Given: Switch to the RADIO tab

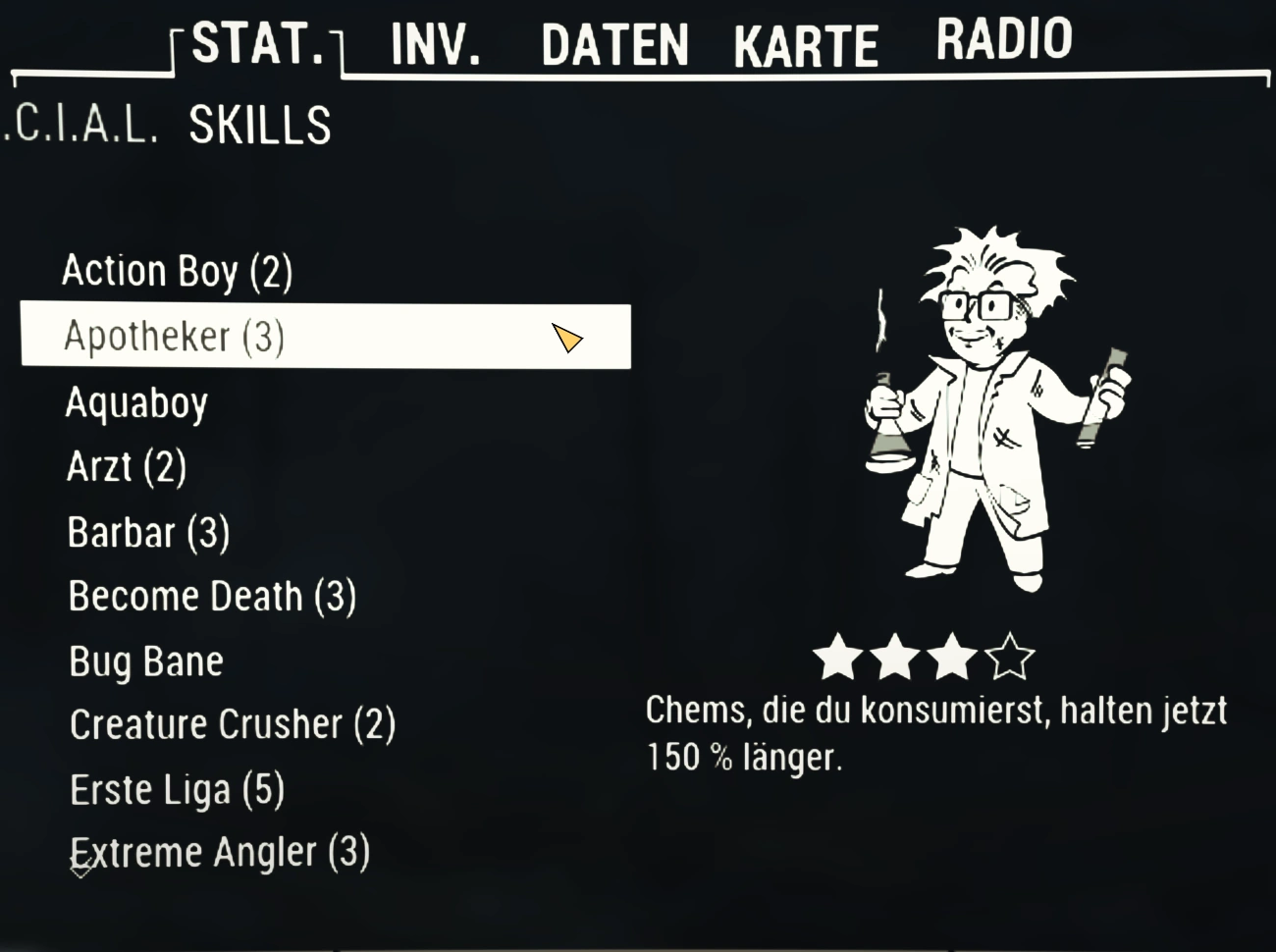Looking at the screenshot, I should point(1003,40).
